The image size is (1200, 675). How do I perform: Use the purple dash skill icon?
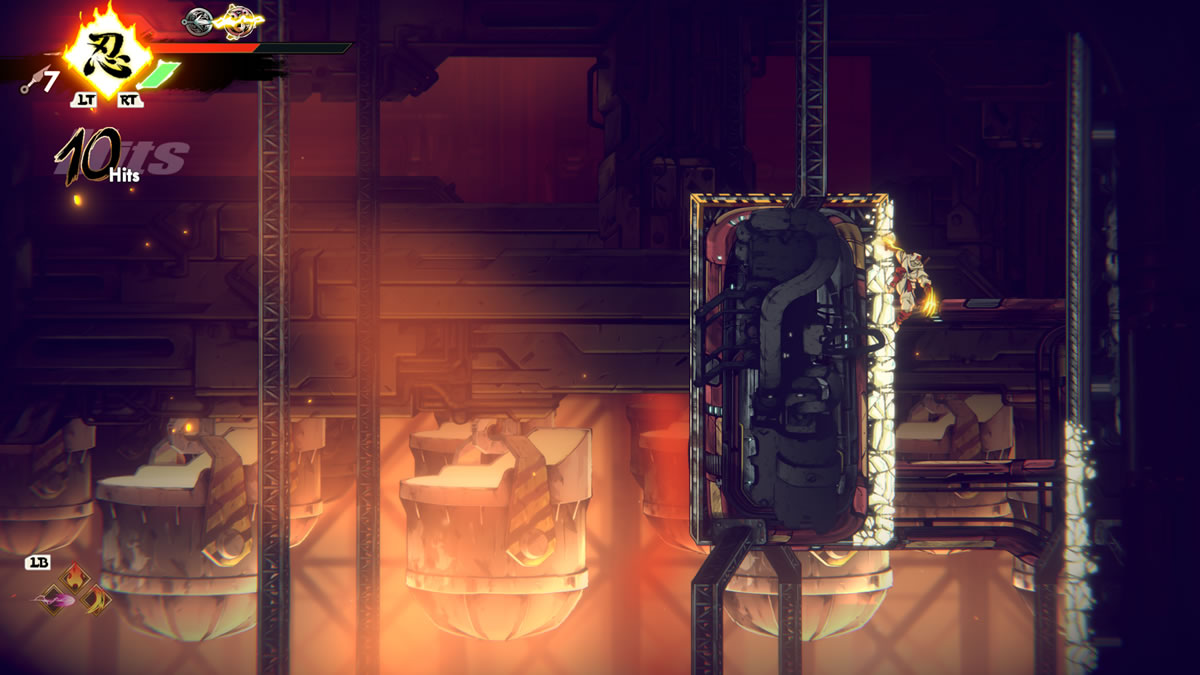click(56, 600)
